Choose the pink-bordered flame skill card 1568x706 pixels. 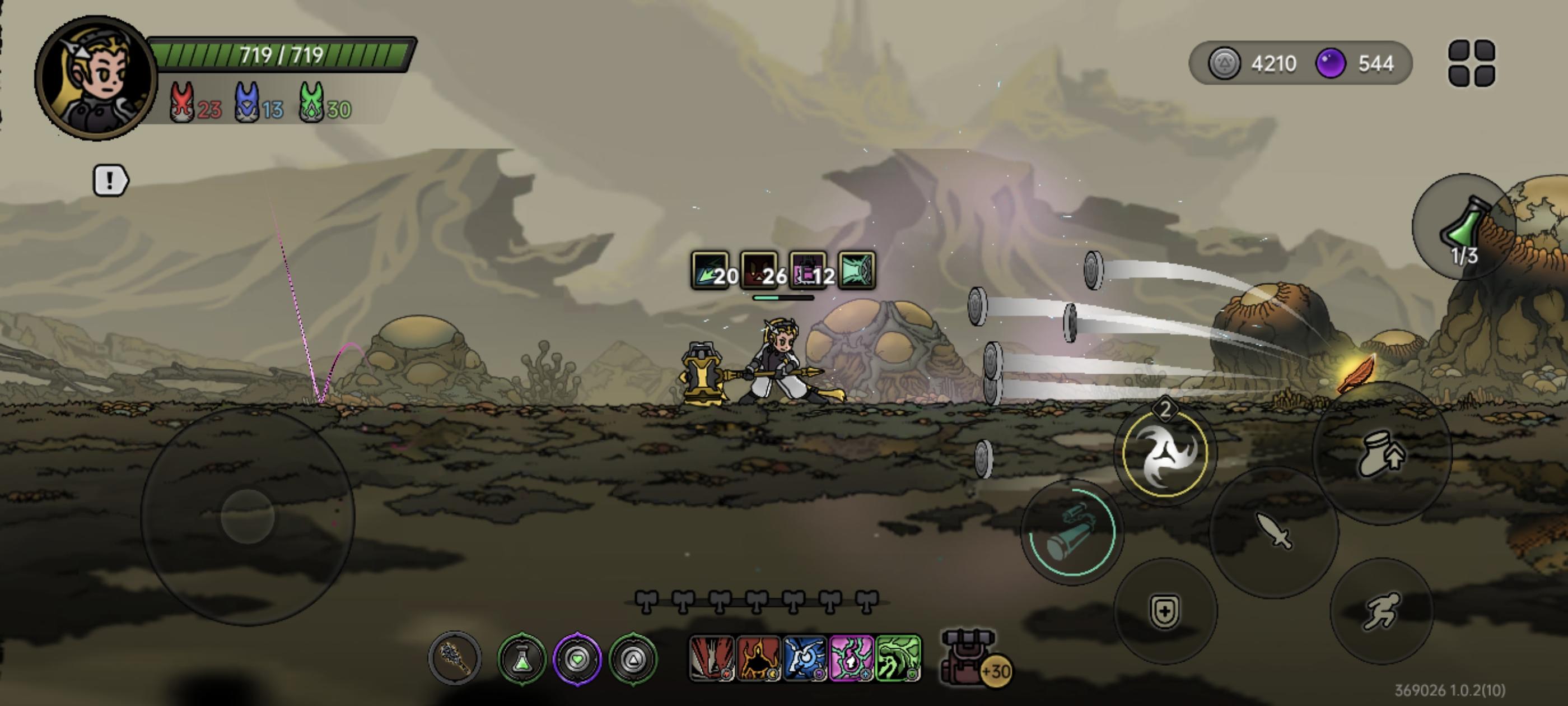851,658
